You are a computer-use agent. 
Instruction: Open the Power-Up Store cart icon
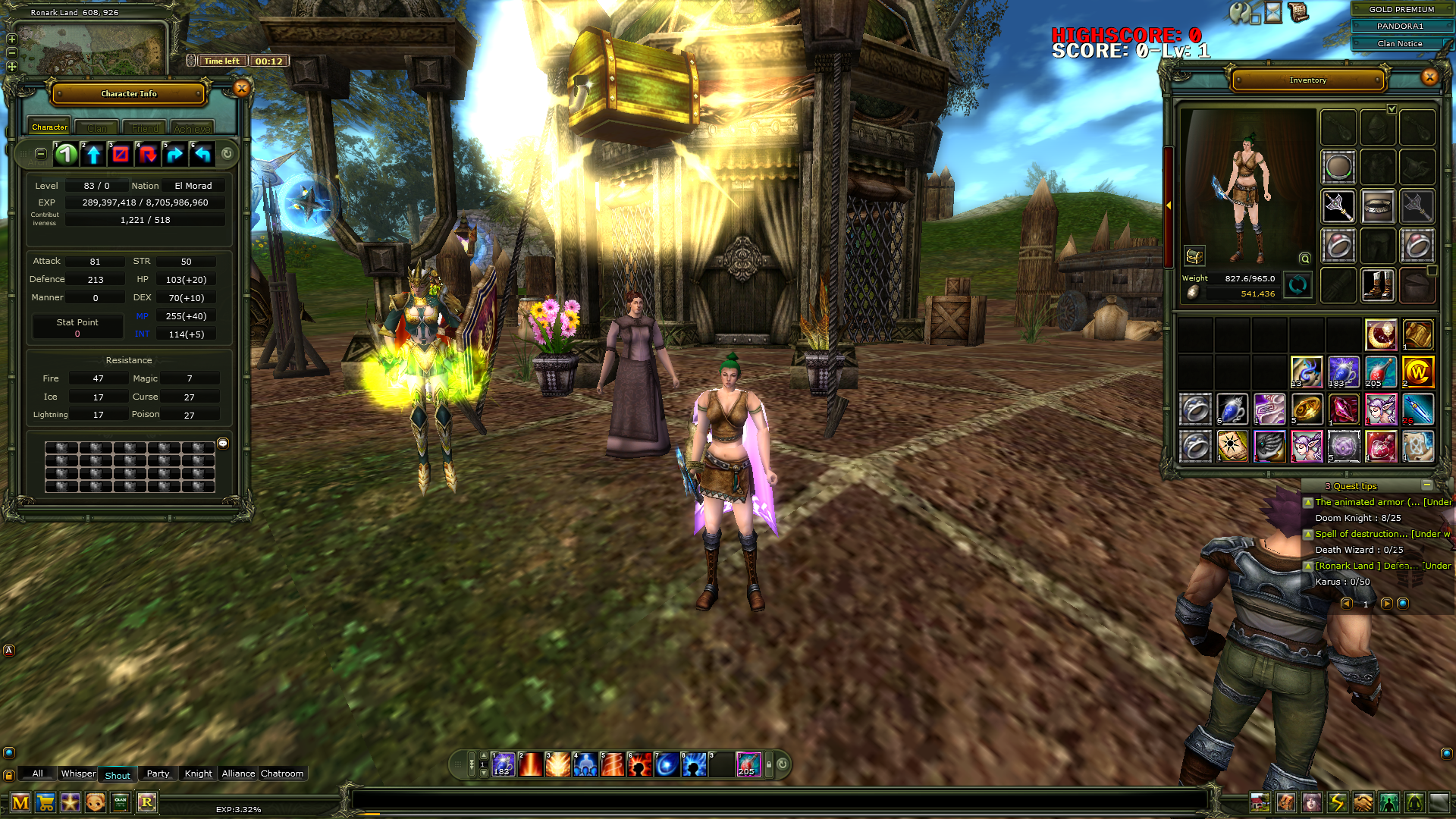point(45,802)
